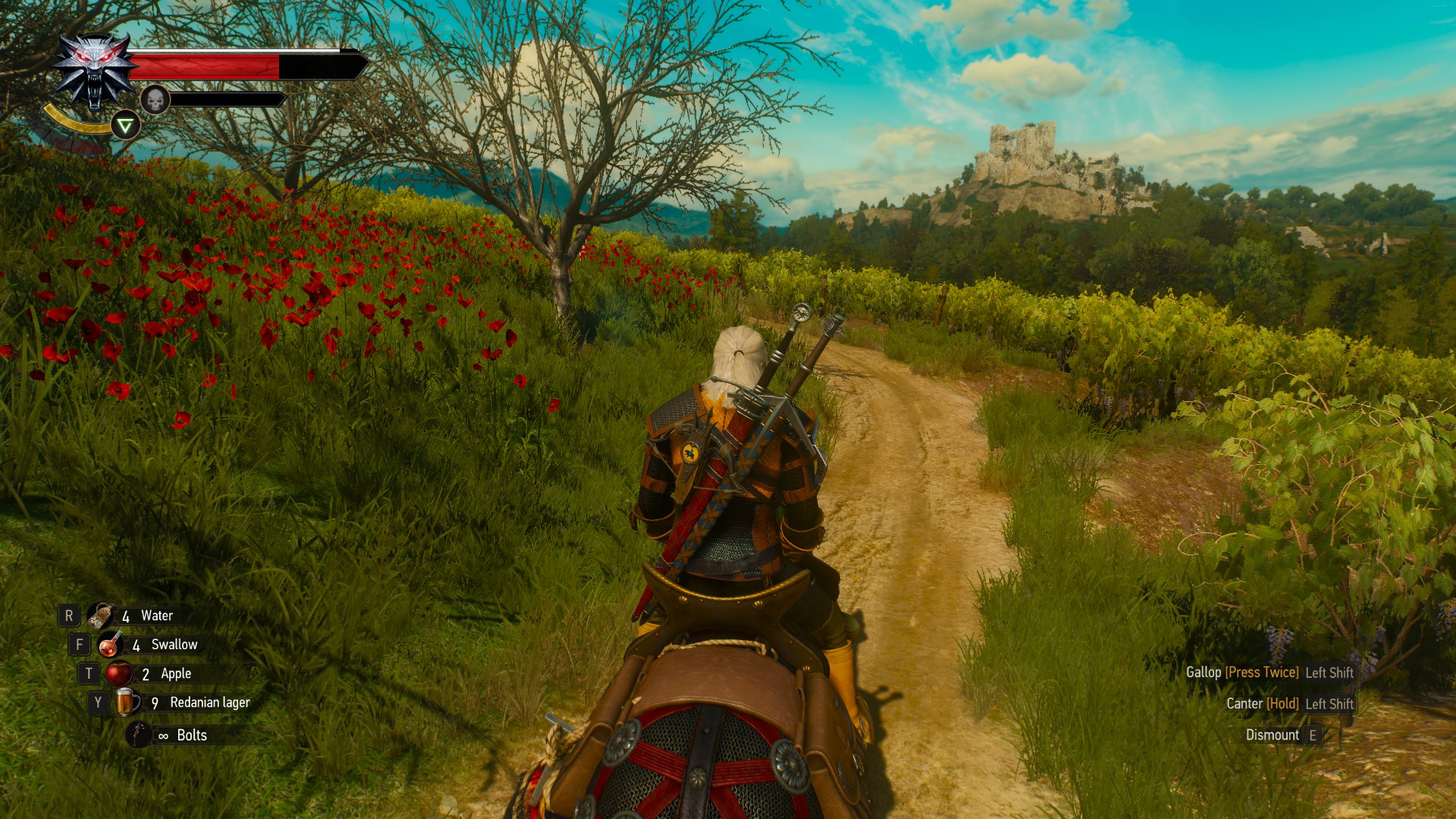Click the toxicity skull icon

(157, 101)
